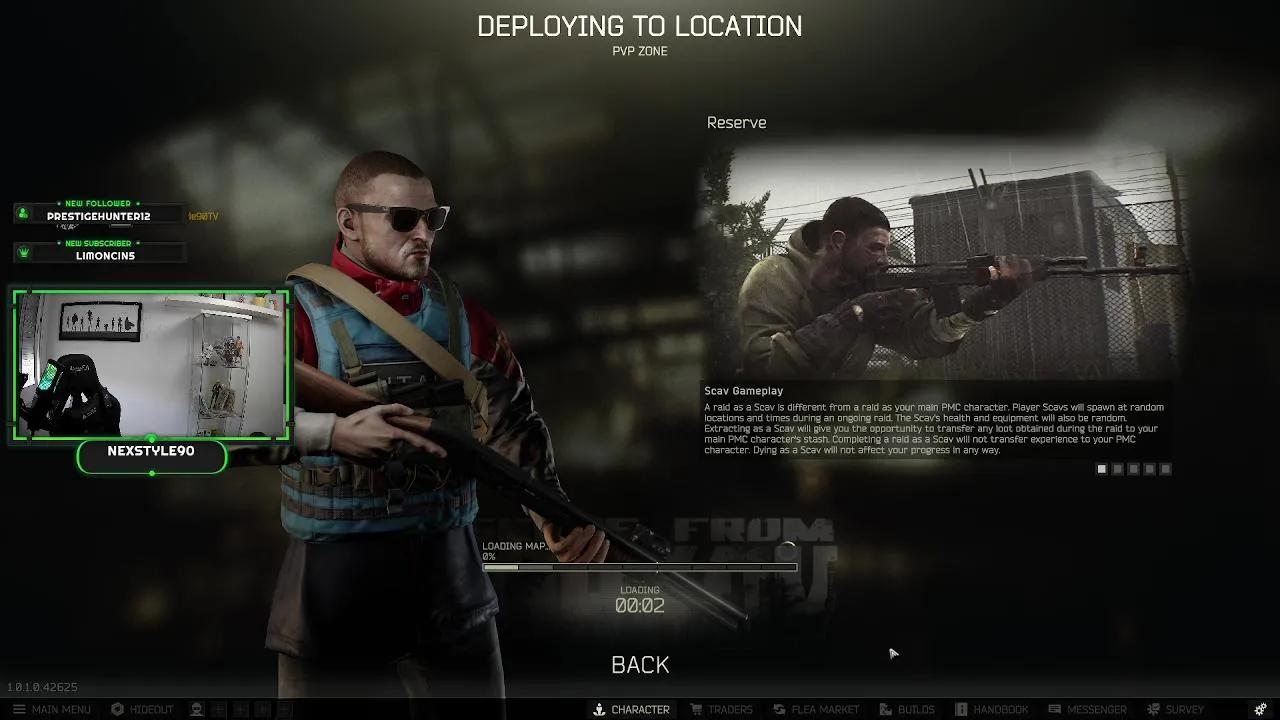
Task: Open Flea Market using its arrows icon
Action: (778, 709)
